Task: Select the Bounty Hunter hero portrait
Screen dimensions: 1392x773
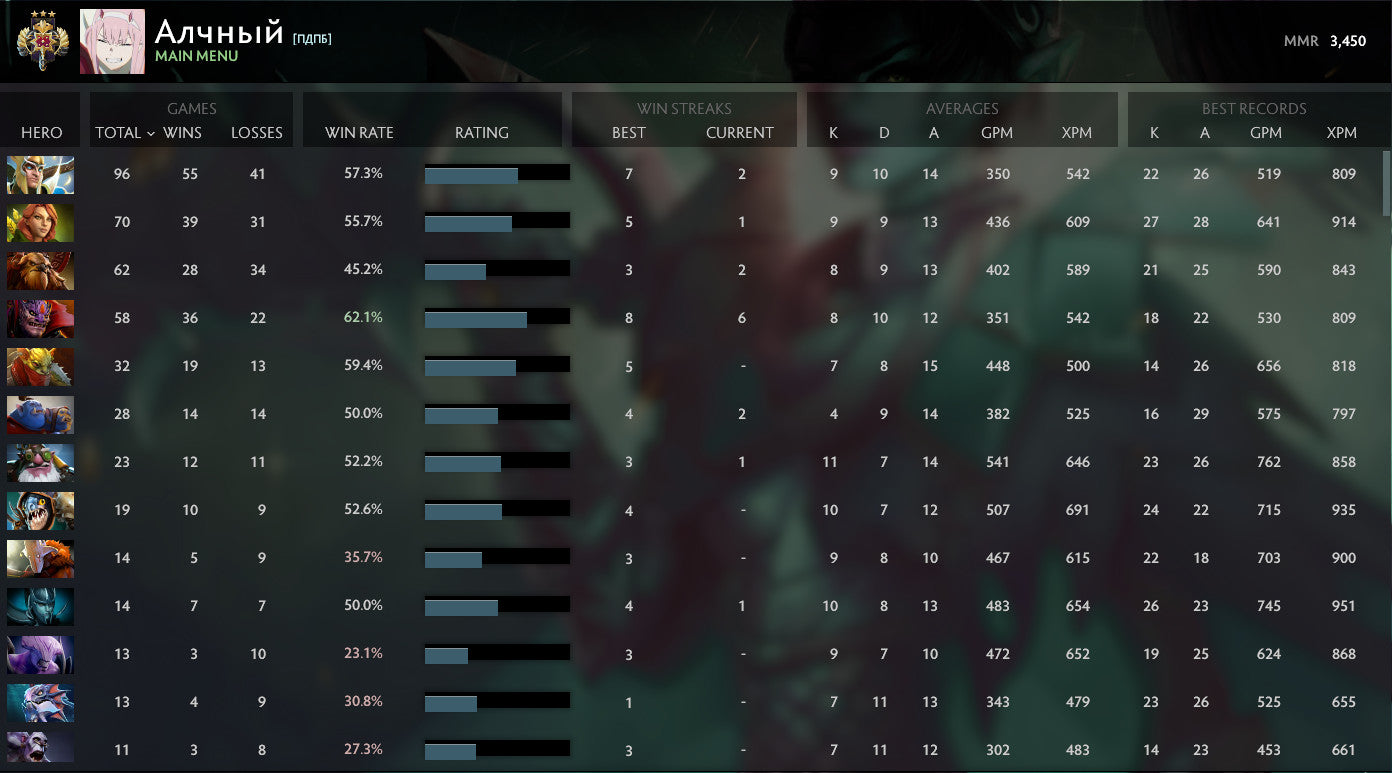Action: pos(40,366)
